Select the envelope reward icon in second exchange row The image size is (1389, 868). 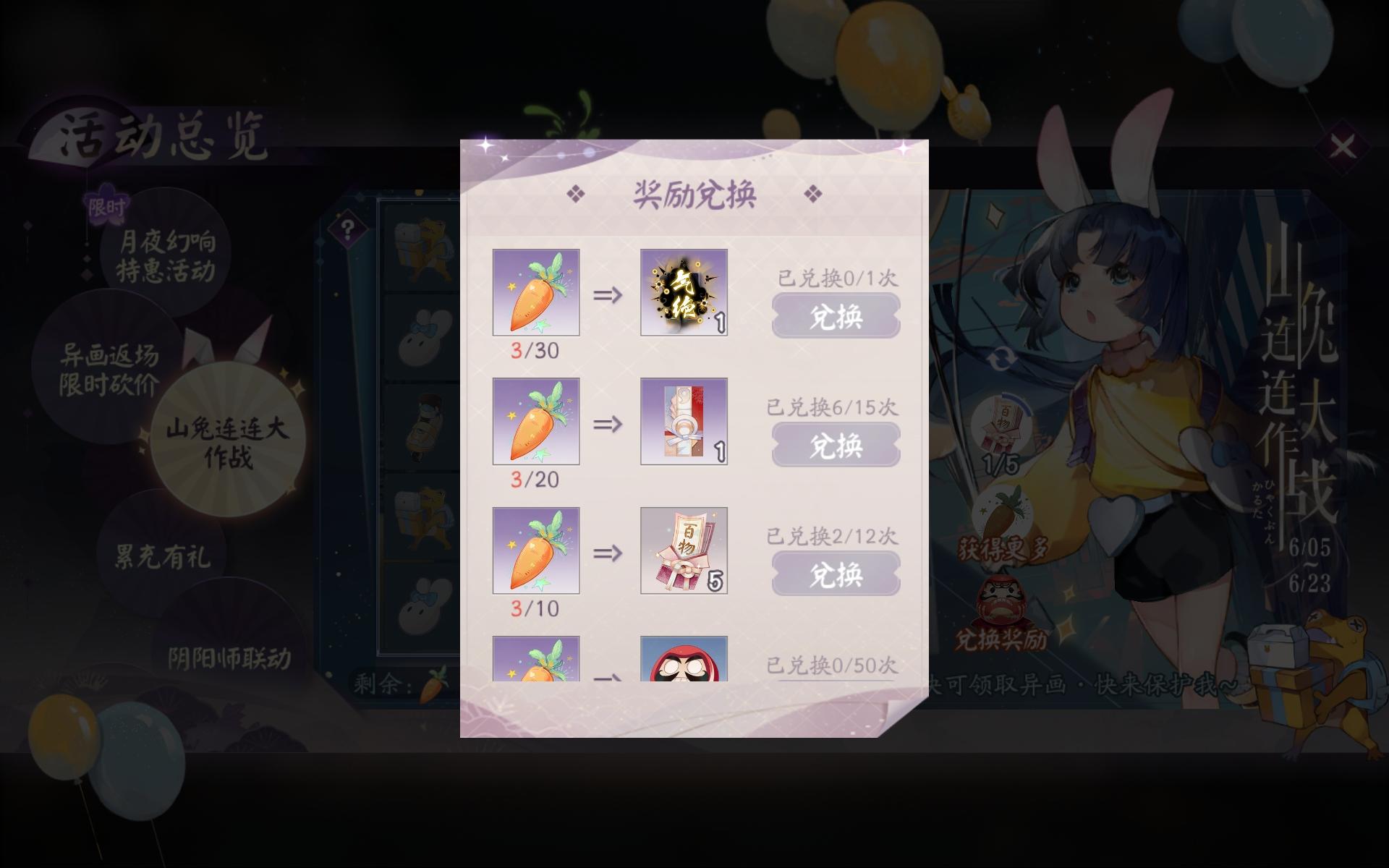click(x=684, y=422)
